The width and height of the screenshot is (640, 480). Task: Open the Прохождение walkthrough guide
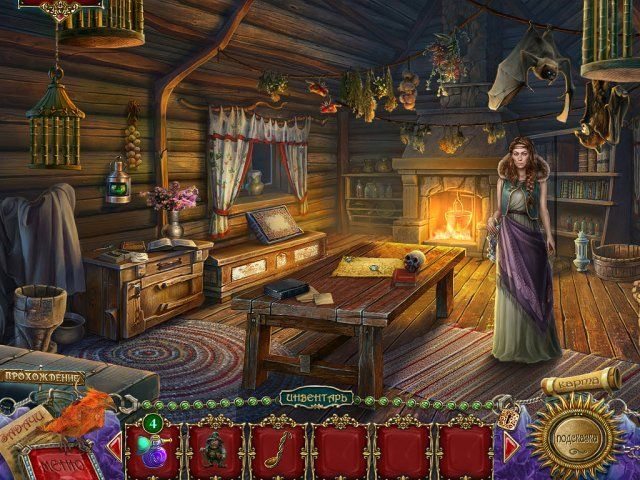click(42, 377)
